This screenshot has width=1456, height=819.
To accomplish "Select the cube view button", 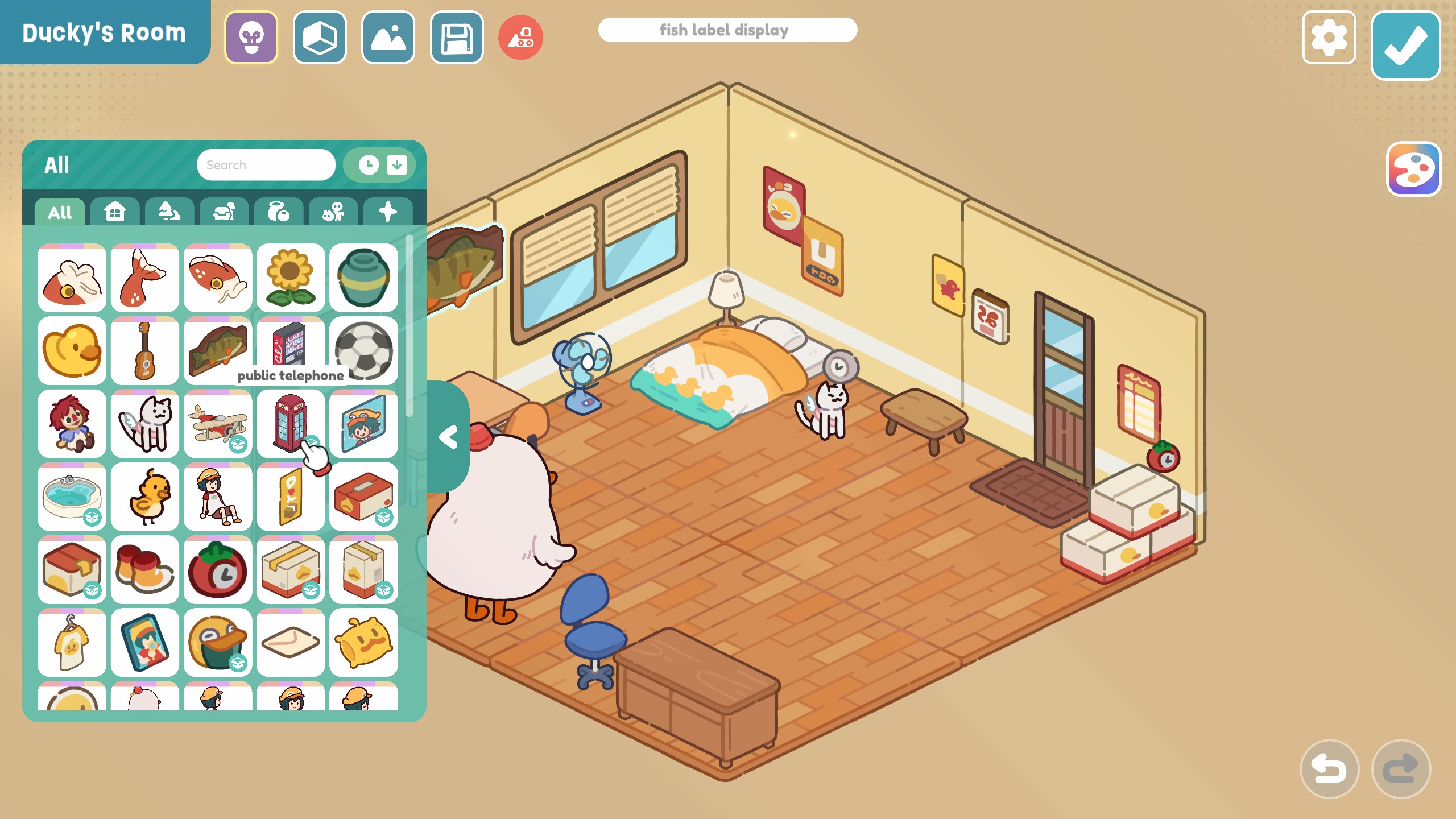I will coord(320,38).
